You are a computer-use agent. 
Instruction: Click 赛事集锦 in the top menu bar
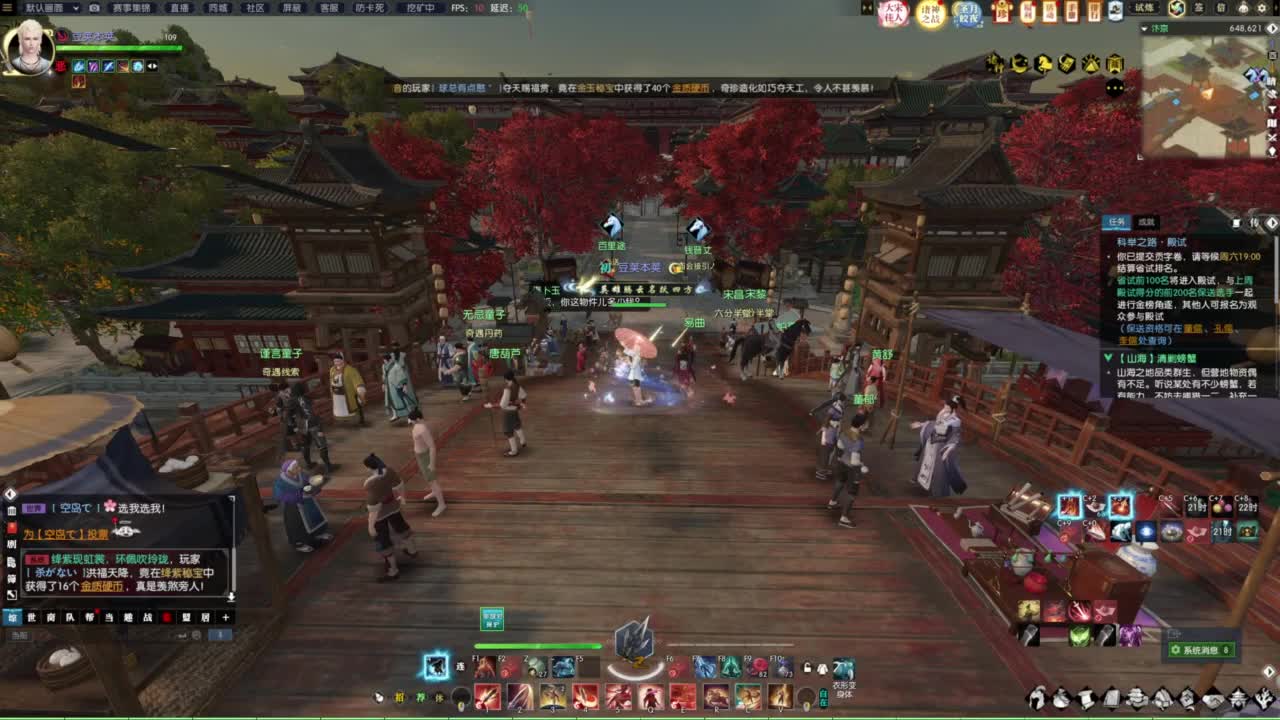[x=133, y=8]
